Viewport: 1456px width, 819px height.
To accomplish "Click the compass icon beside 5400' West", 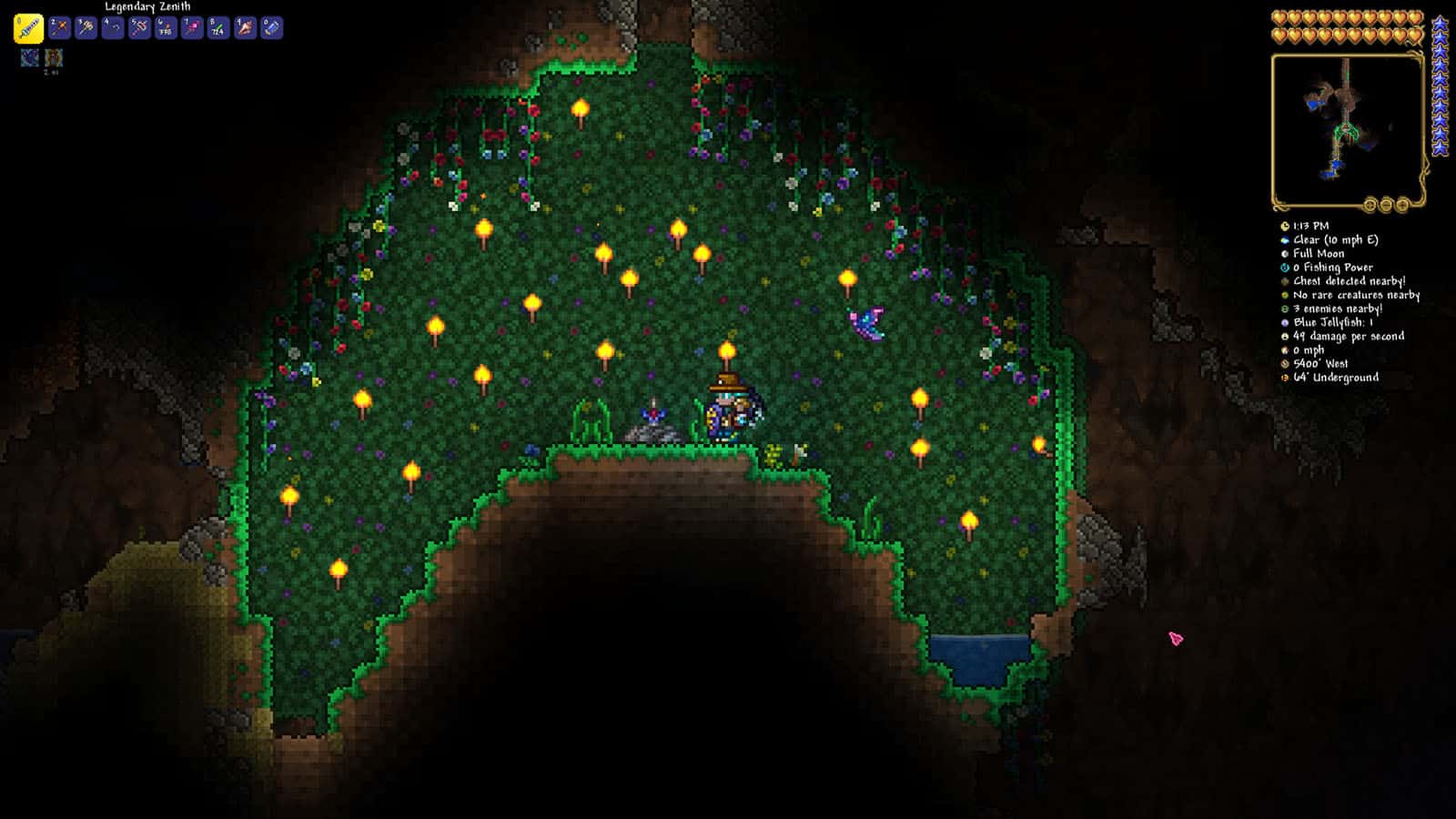I will [x=1285, y=363].
